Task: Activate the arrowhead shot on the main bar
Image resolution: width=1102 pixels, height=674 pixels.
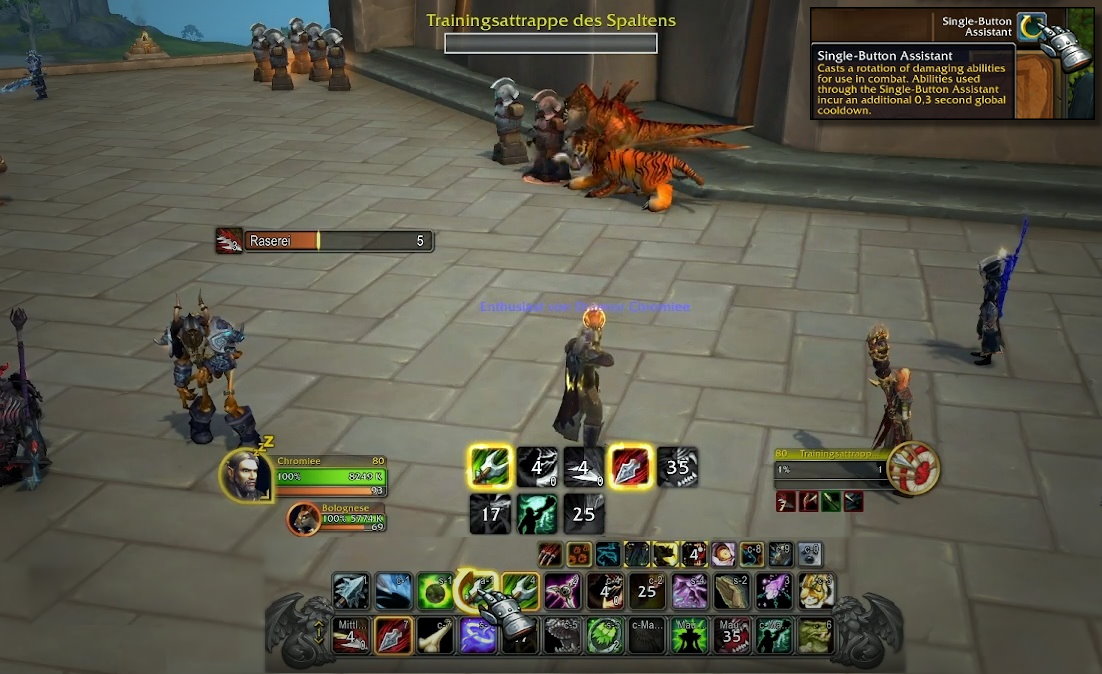Action: point(351,591)
